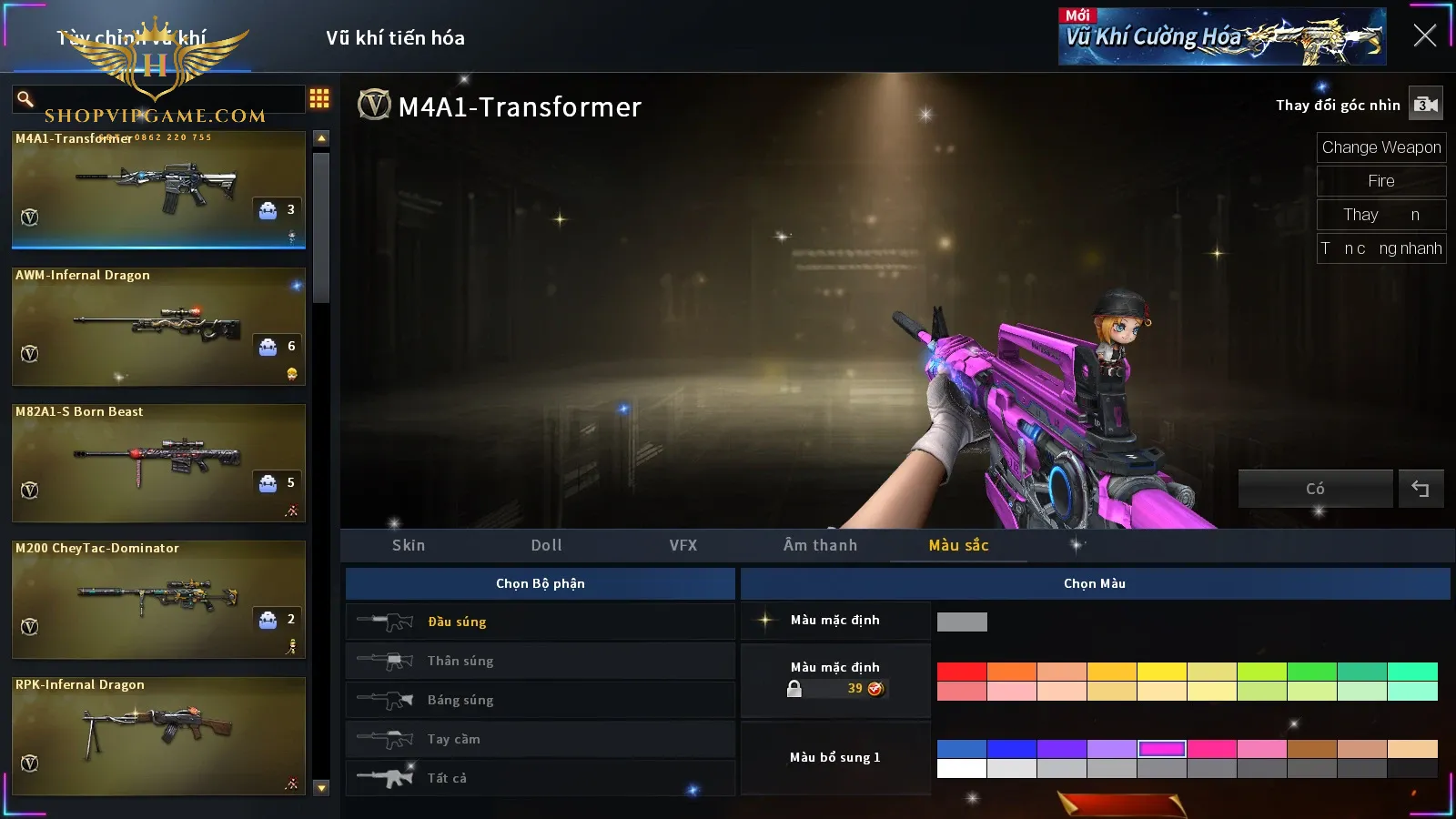Switch to the Doll tab
The image size is (1456, 819).
click(546, 545)
